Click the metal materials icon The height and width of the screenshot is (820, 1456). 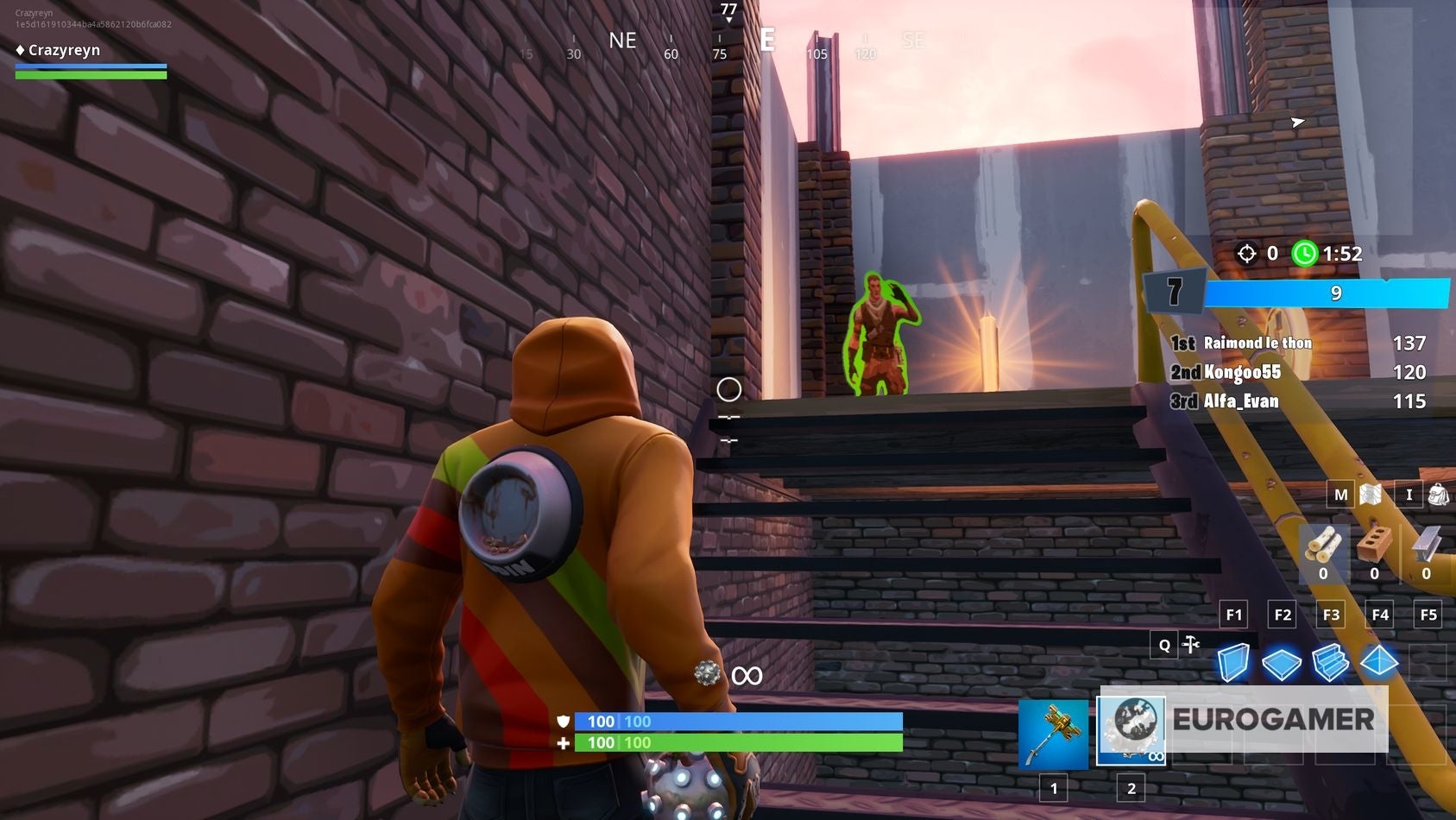1426,540
